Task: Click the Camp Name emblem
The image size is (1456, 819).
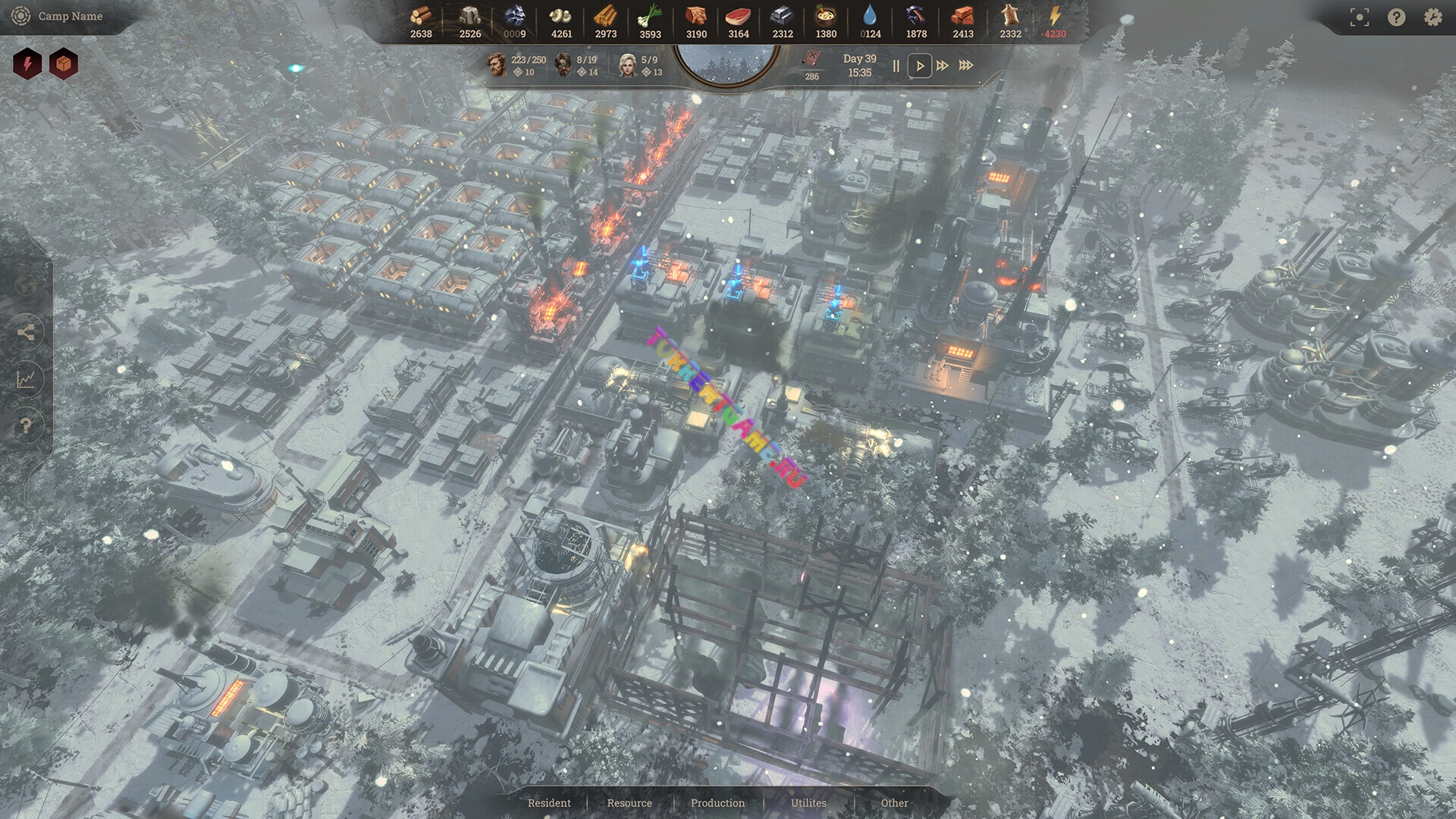Action: coord(20,16)
